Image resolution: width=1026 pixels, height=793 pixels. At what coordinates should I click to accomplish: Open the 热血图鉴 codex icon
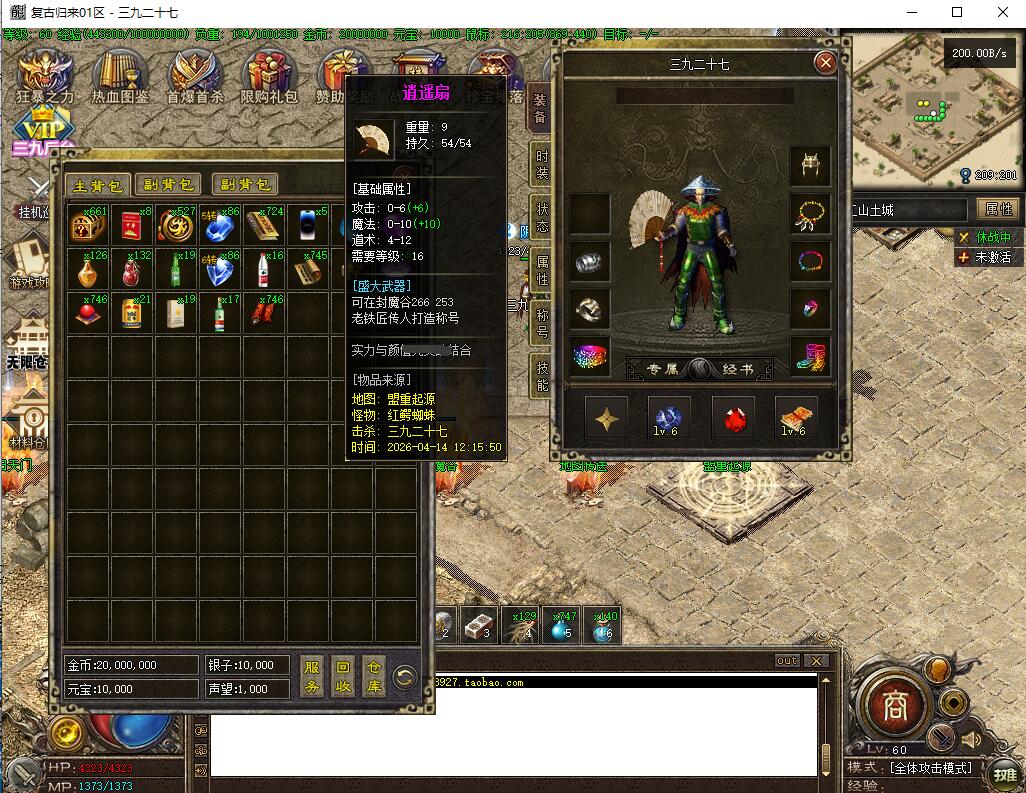[120, 77]
